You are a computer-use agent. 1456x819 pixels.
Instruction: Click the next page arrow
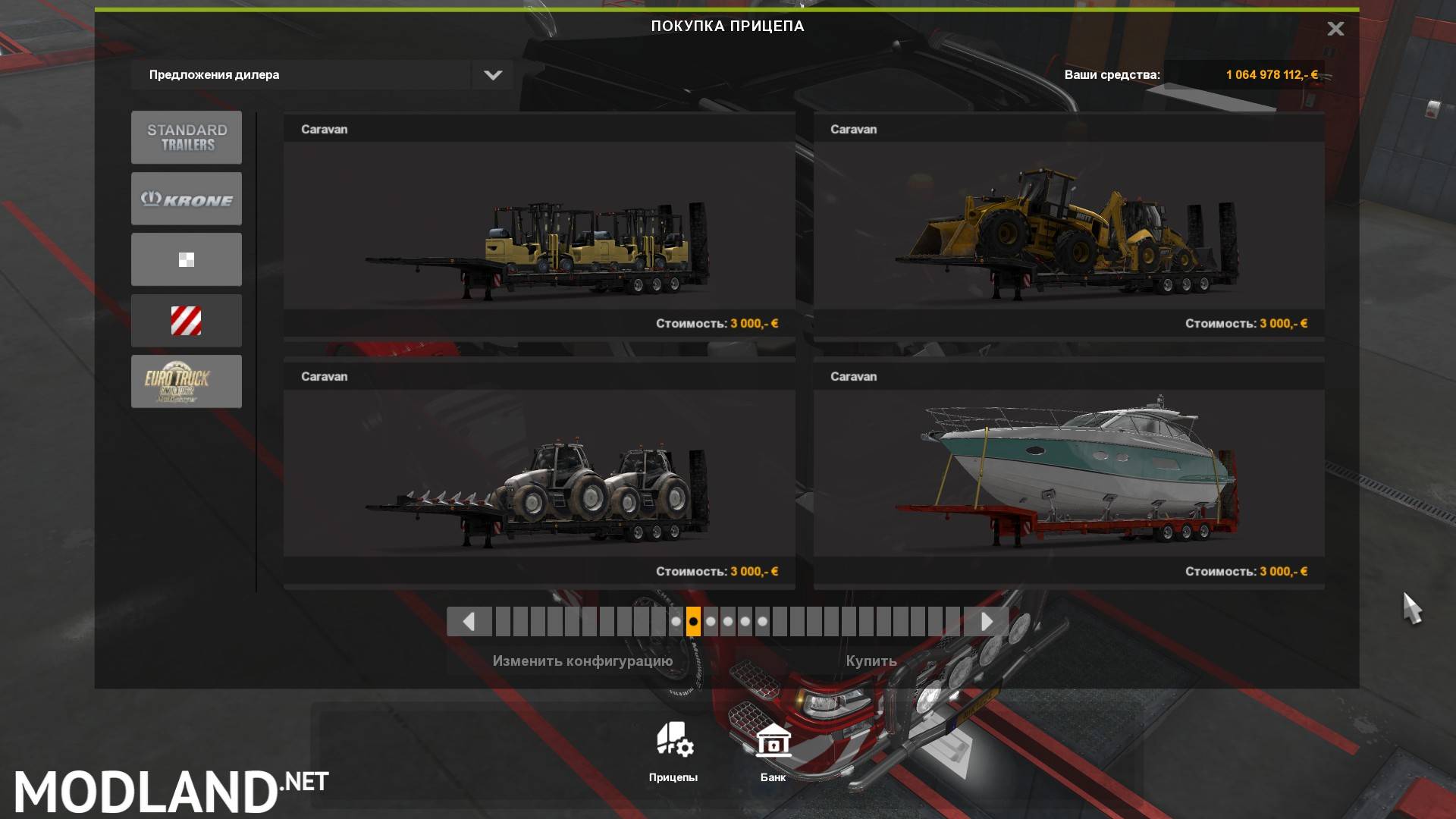(986, 621)
